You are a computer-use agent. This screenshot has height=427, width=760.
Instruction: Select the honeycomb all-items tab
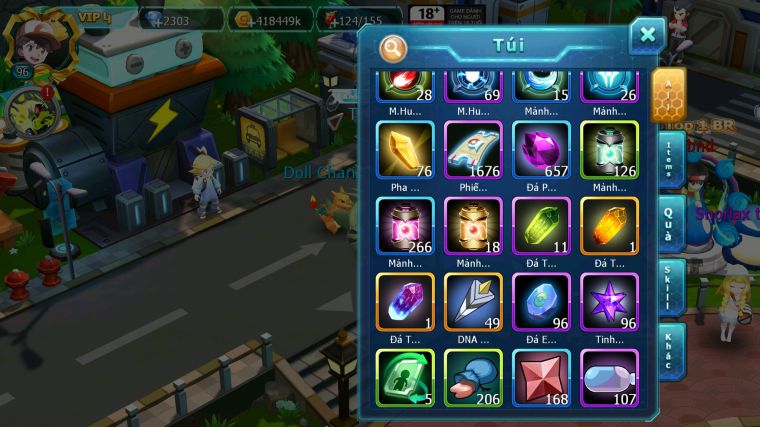[668, 95]
